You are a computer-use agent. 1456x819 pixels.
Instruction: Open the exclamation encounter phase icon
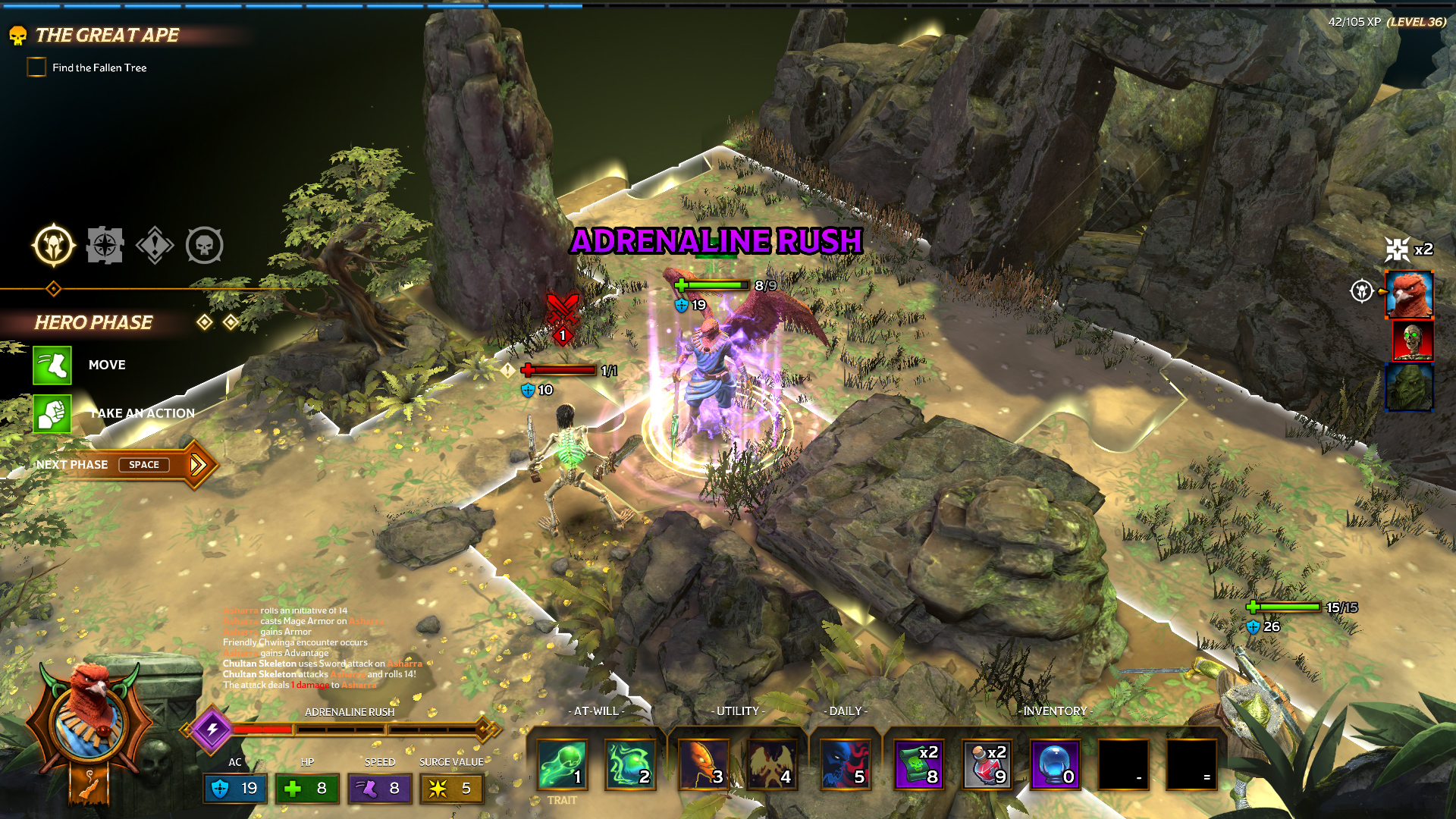coord(155,246)
